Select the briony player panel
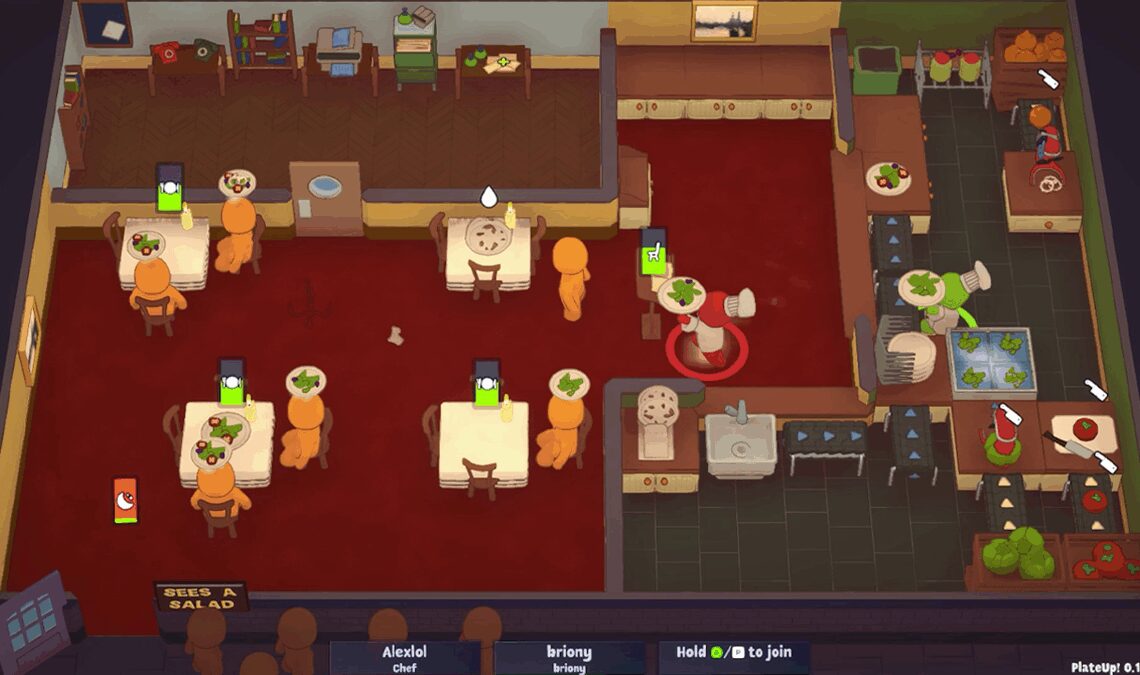The height and width of the screenshot is (675, 1140). [x=568, y=658]
